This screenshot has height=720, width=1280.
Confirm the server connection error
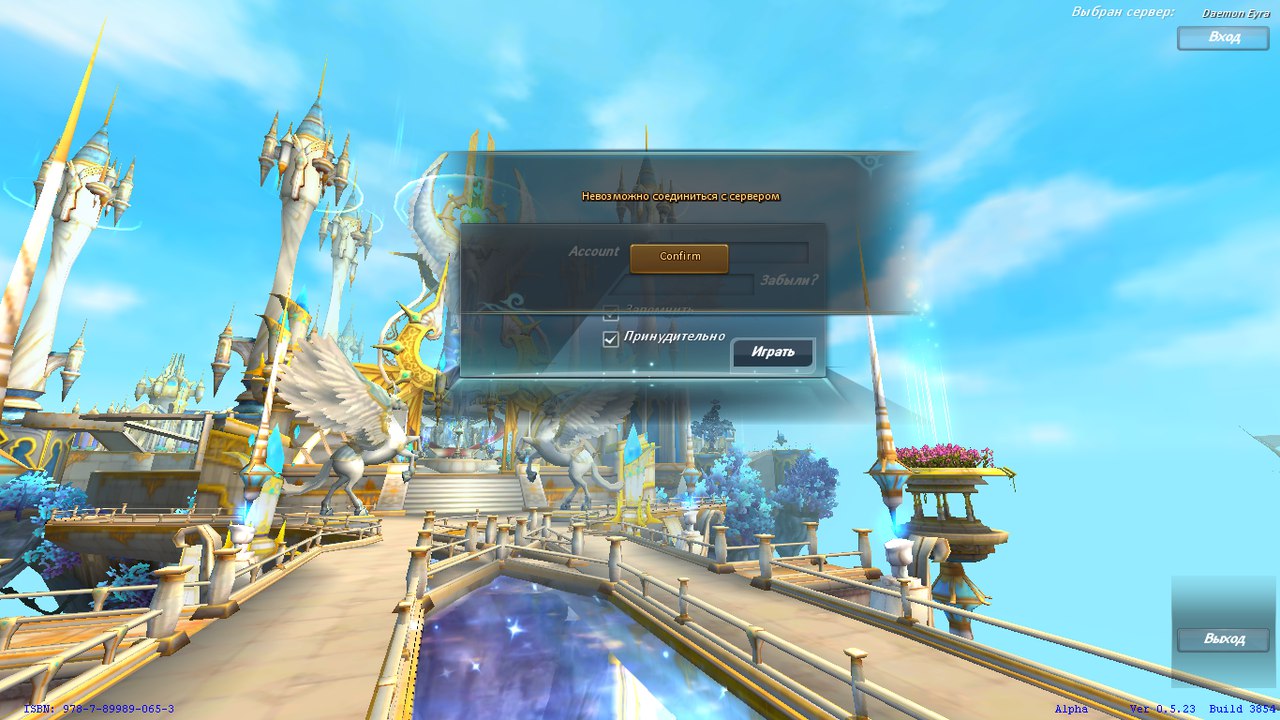[679, 257]
